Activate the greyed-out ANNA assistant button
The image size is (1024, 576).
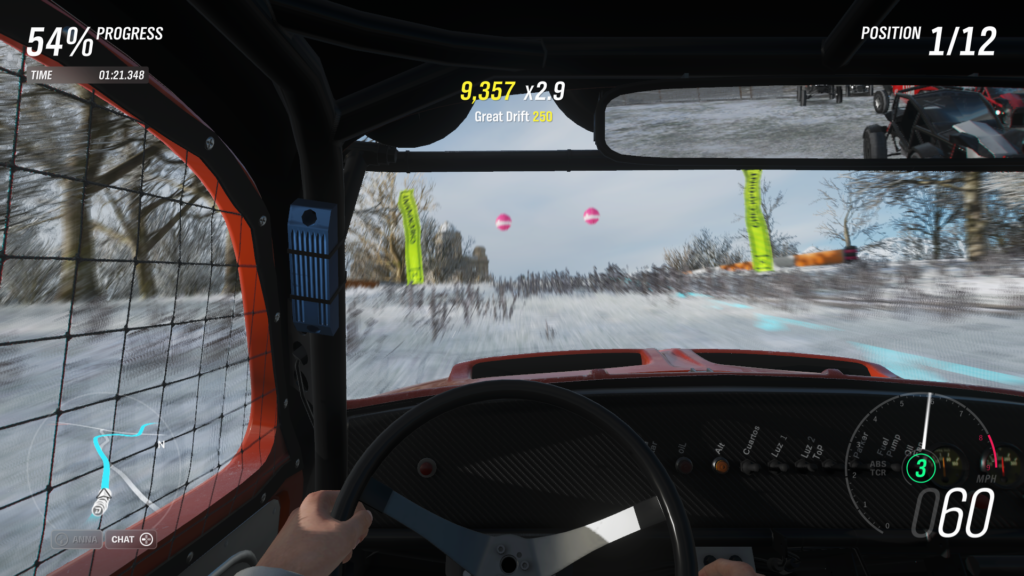point(77,539)
